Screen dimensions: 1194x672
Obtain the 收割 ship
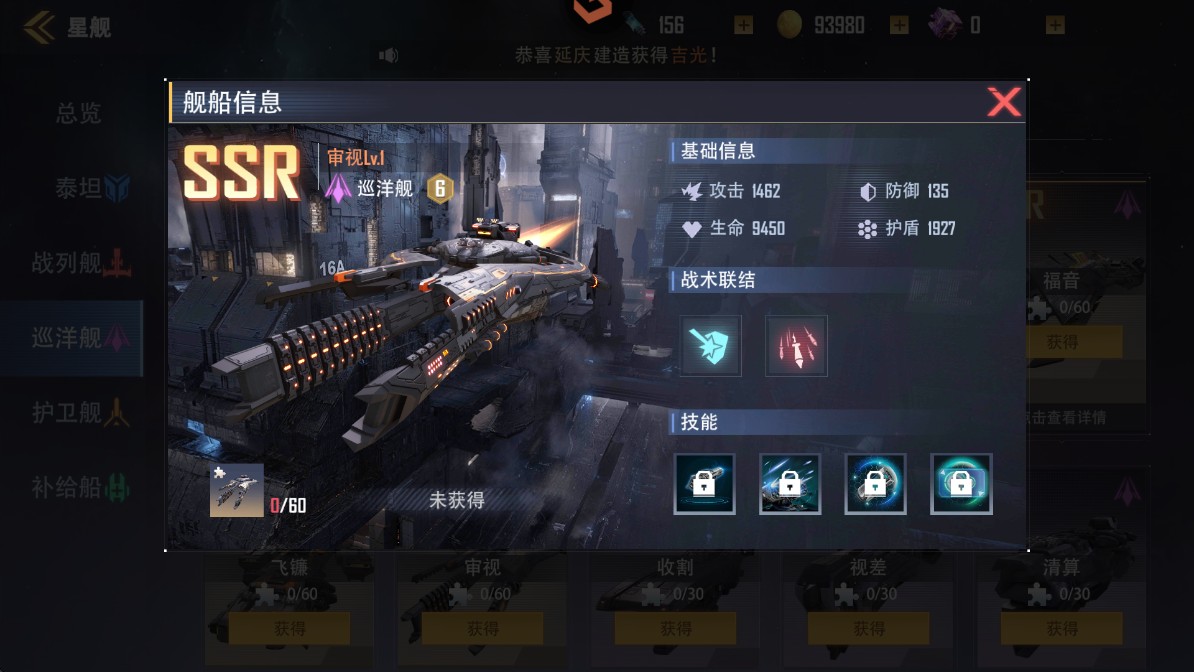676,629
